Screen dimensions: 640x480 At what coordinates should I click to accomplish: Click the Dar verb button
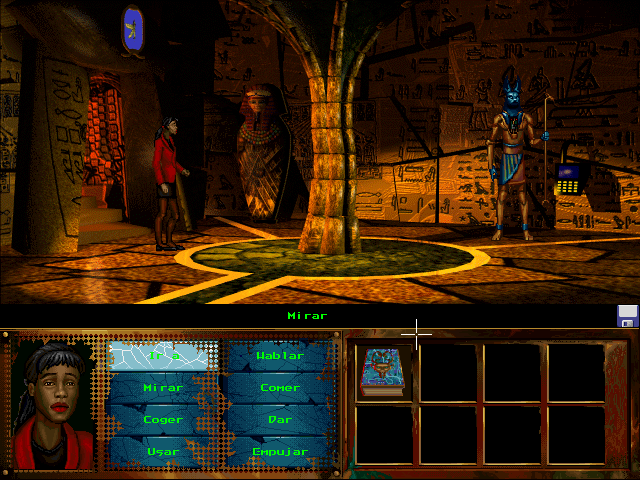(x=279, y=420)
